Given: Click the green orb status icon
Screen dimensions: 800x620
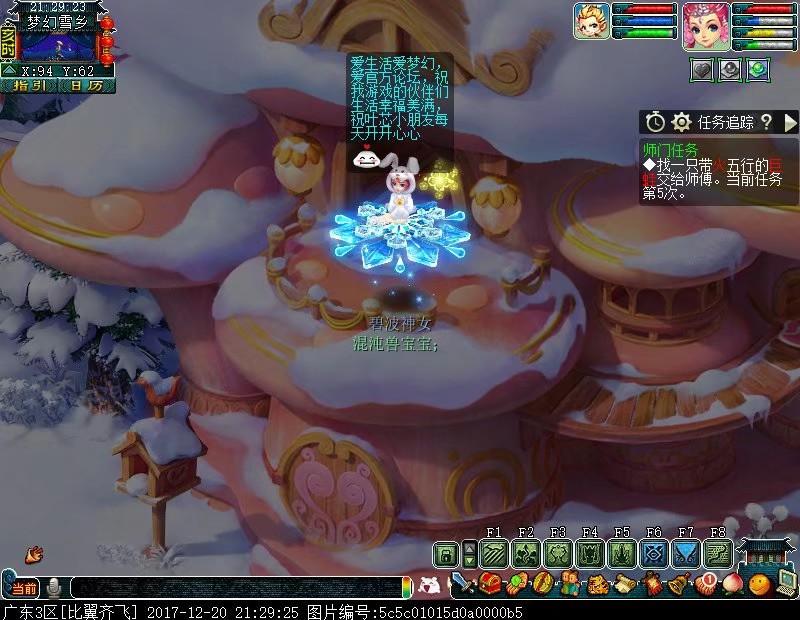Looking at the screenshot, I should pos(757,69).
